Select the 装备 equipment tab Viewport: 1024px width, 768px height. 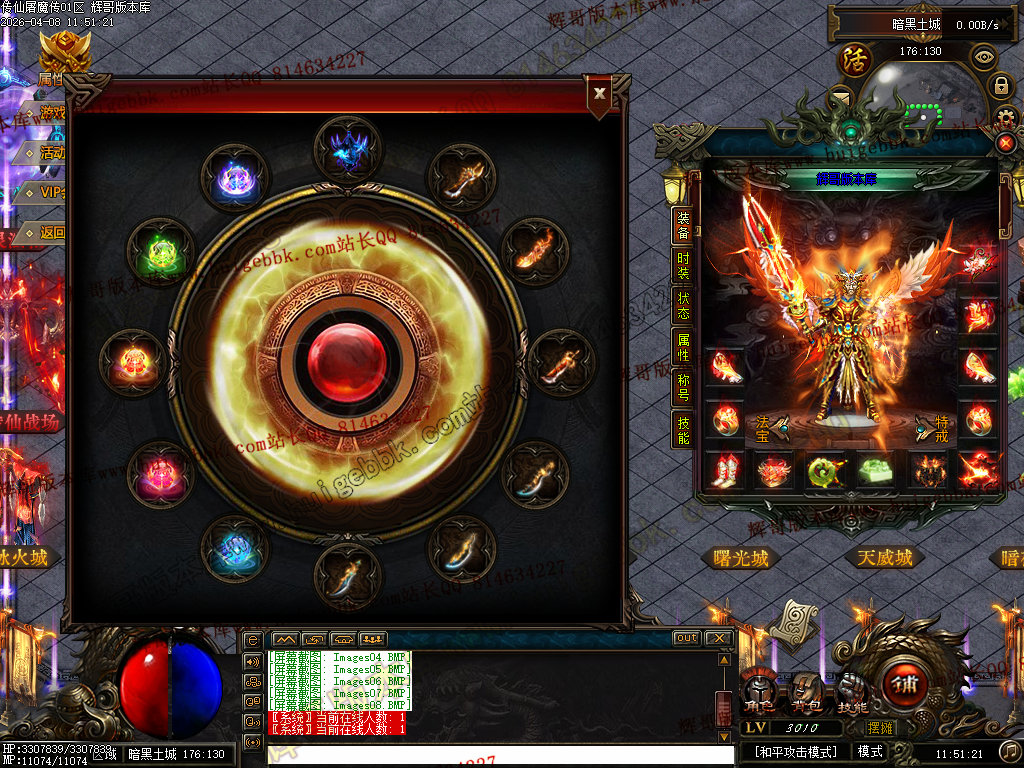coord(683,225)
